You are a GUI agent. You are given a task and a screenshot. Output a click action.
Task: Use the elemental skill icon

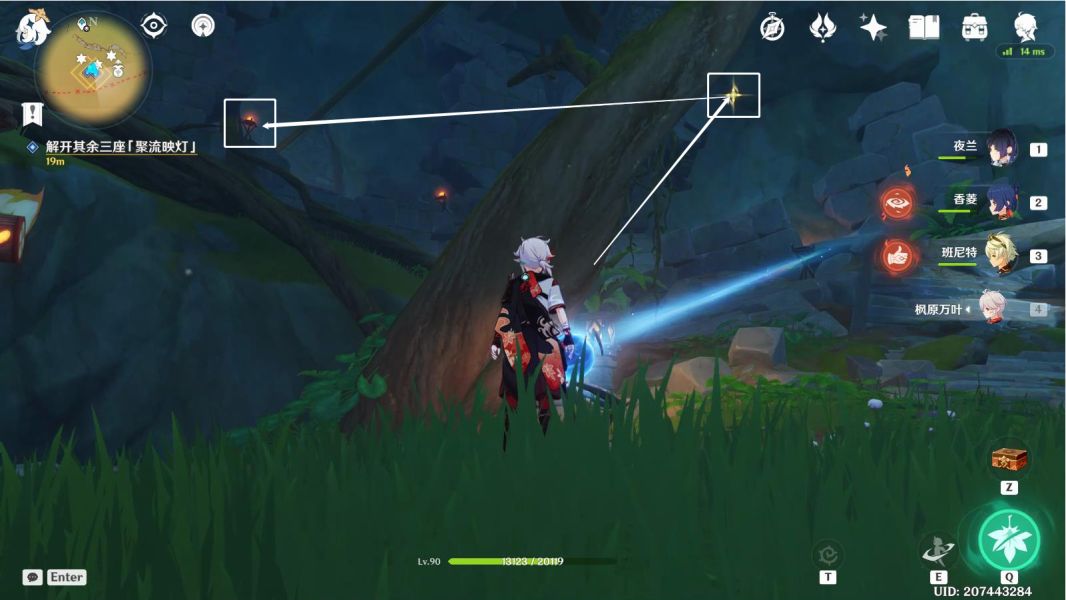pyautogui.click(x=938, y=549)
